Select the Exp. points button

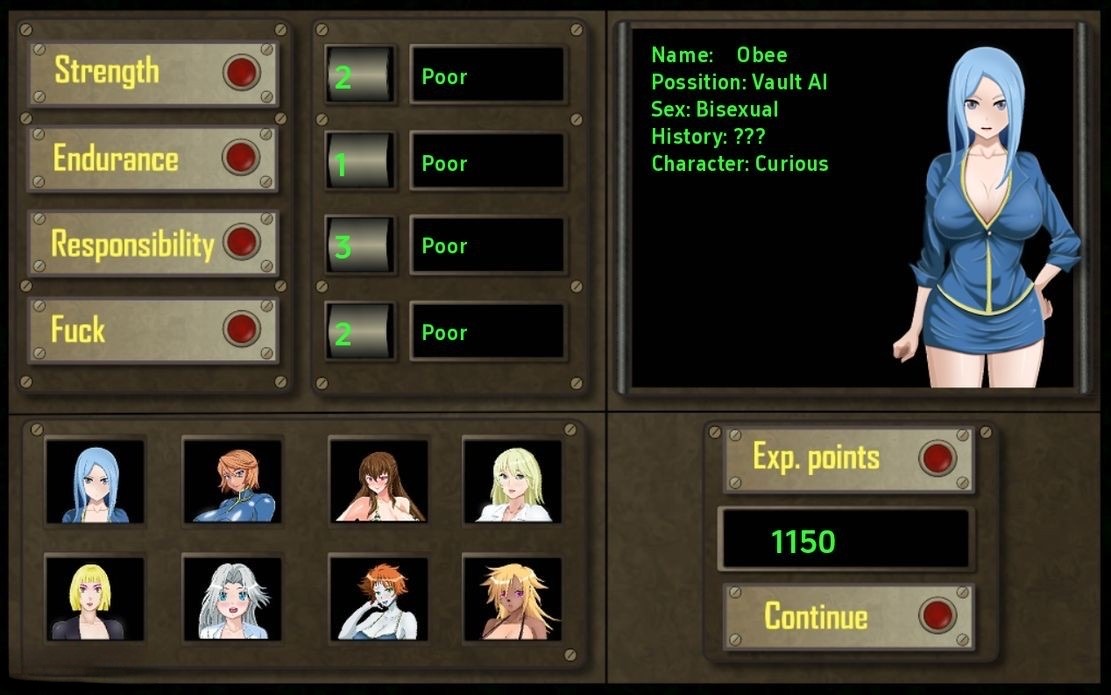(846, 458)
